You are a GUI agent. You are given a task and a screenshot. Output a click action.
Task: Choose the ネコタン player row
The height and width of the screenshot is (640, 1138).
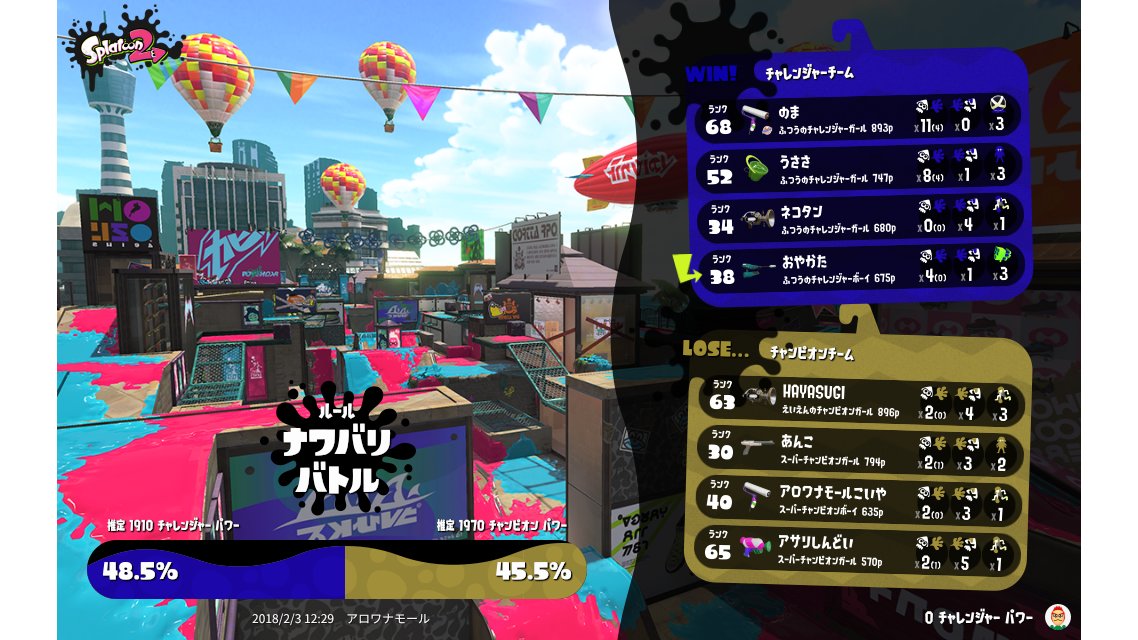(862, 217)
